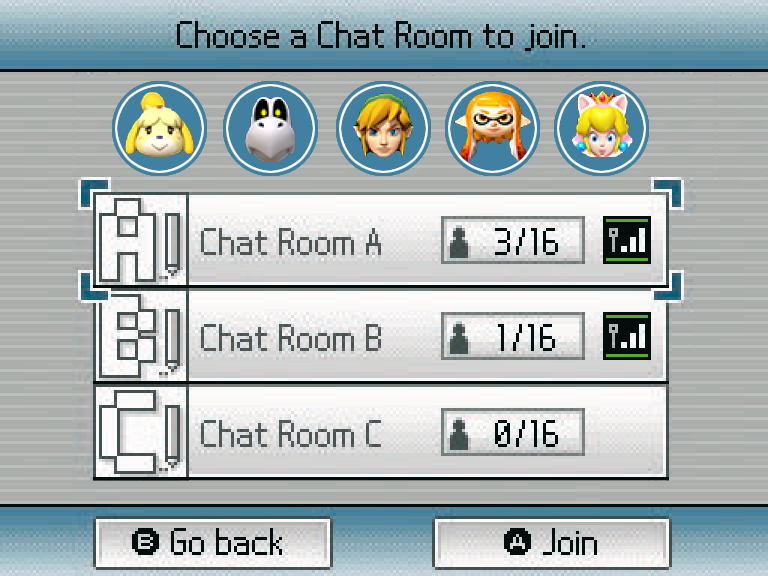This screenshot has height=576, width=768.
Task: Select Chat Room A
Action: click(x=380, y=242)
